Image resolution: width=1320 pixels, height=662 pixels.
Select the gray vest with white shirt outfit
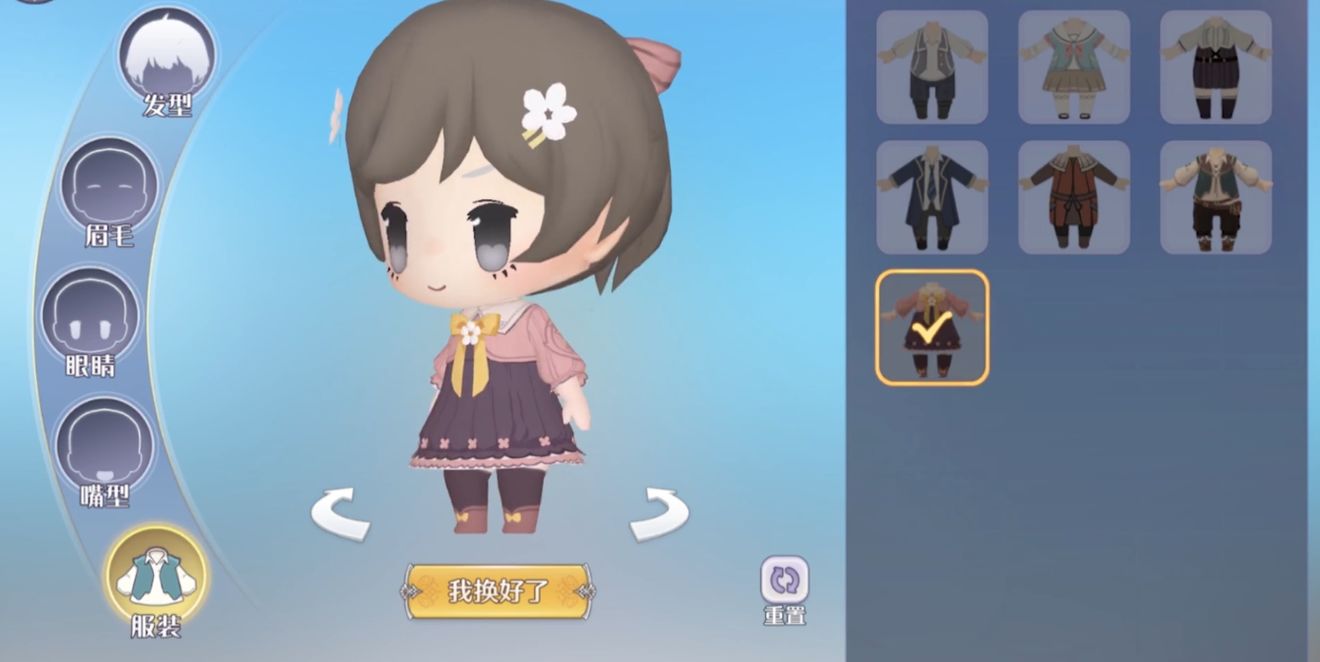pyautogui.click(x=932, y=67)
